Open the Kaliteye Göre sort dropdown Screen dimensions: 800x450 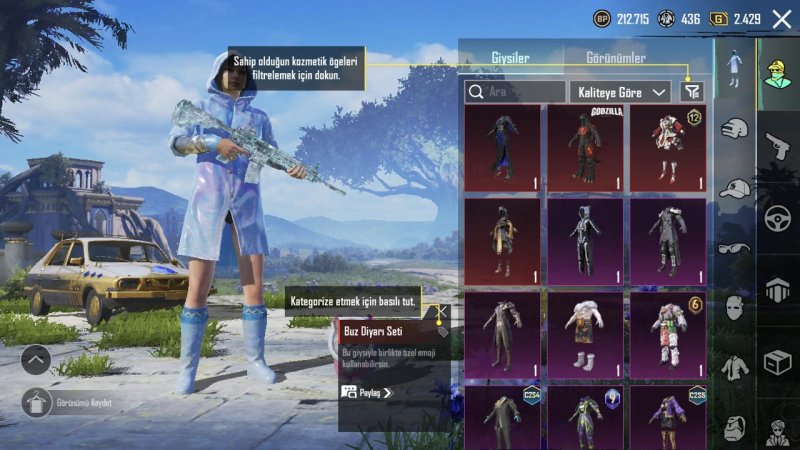(620, 92)
